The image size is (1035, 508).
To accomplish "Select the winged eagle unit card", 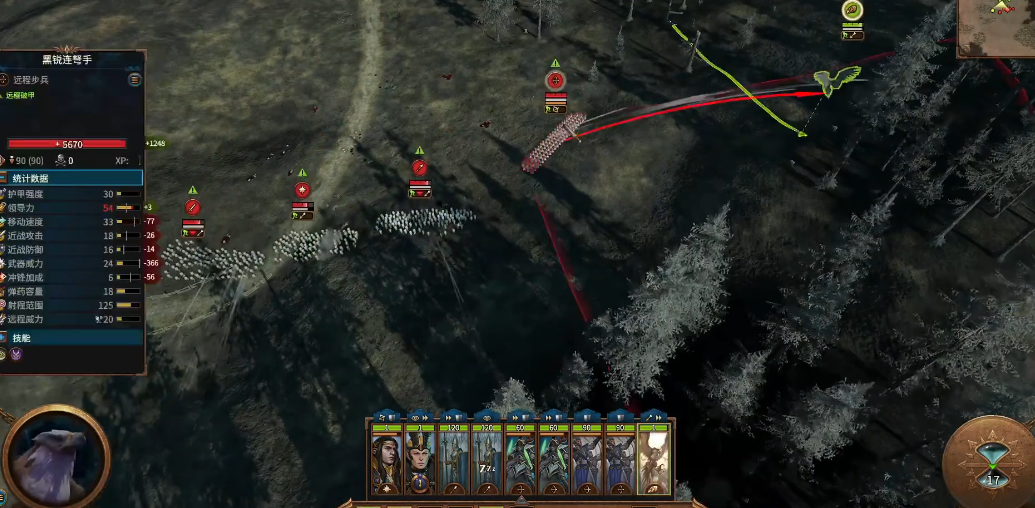I will pyautogui.click(x=654, y=461).
